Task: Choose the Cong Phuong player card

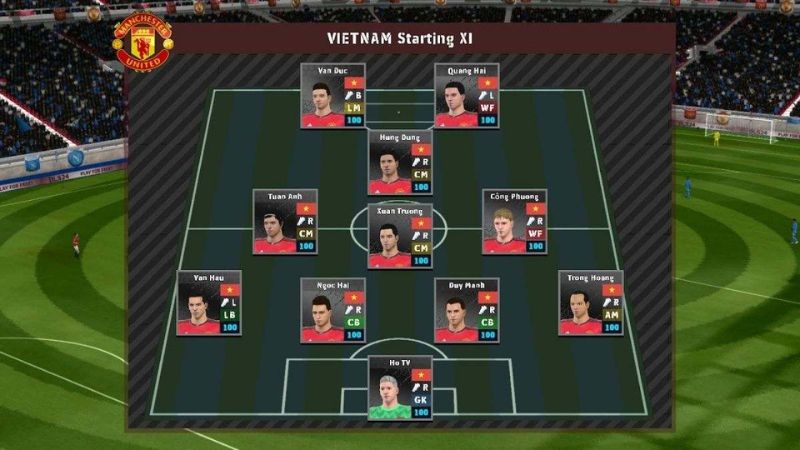Action: tap(514, 222)
